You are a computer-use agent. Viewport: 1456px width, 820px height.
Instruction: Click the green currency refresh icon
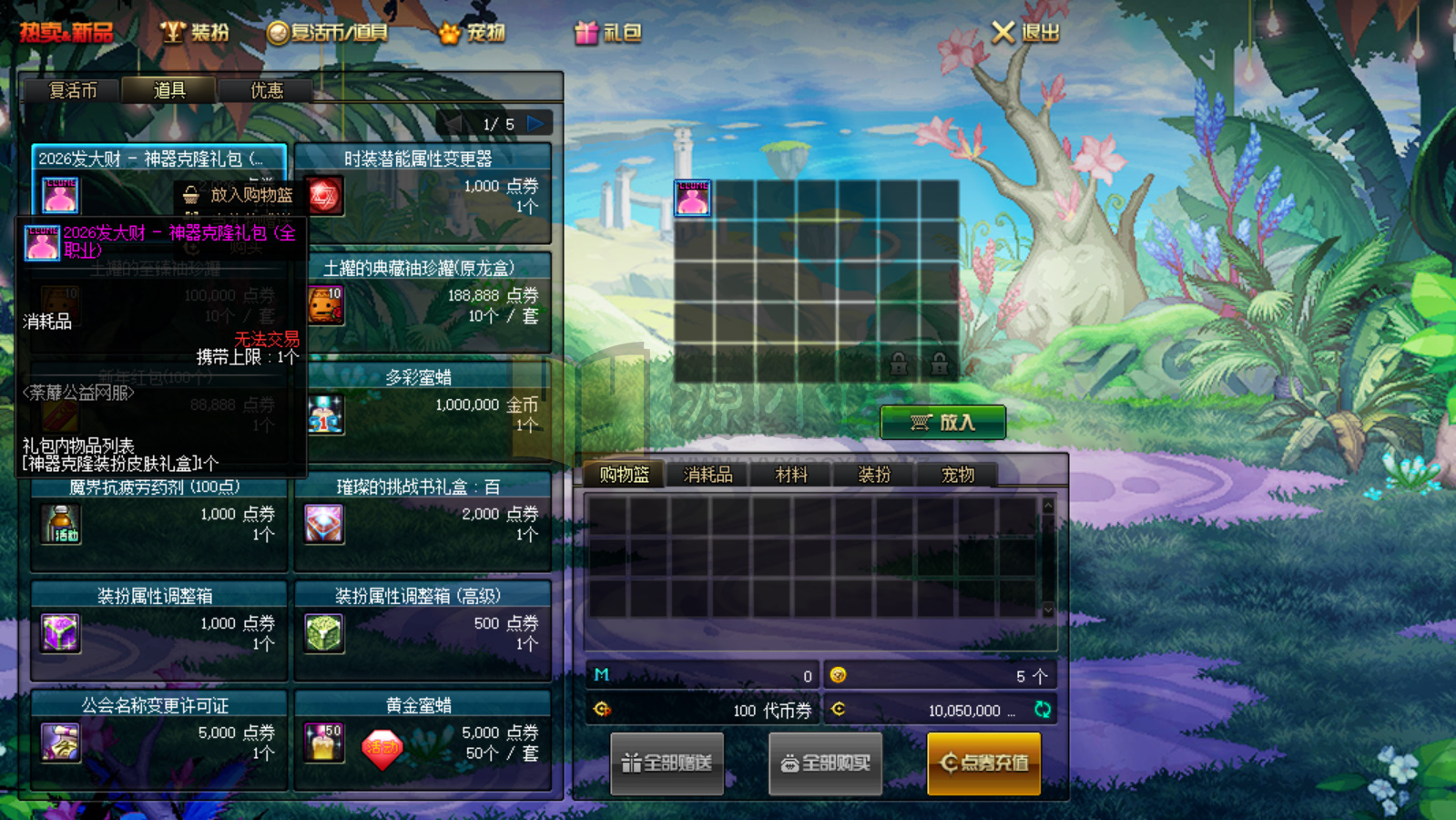(x=1044, y=711)
